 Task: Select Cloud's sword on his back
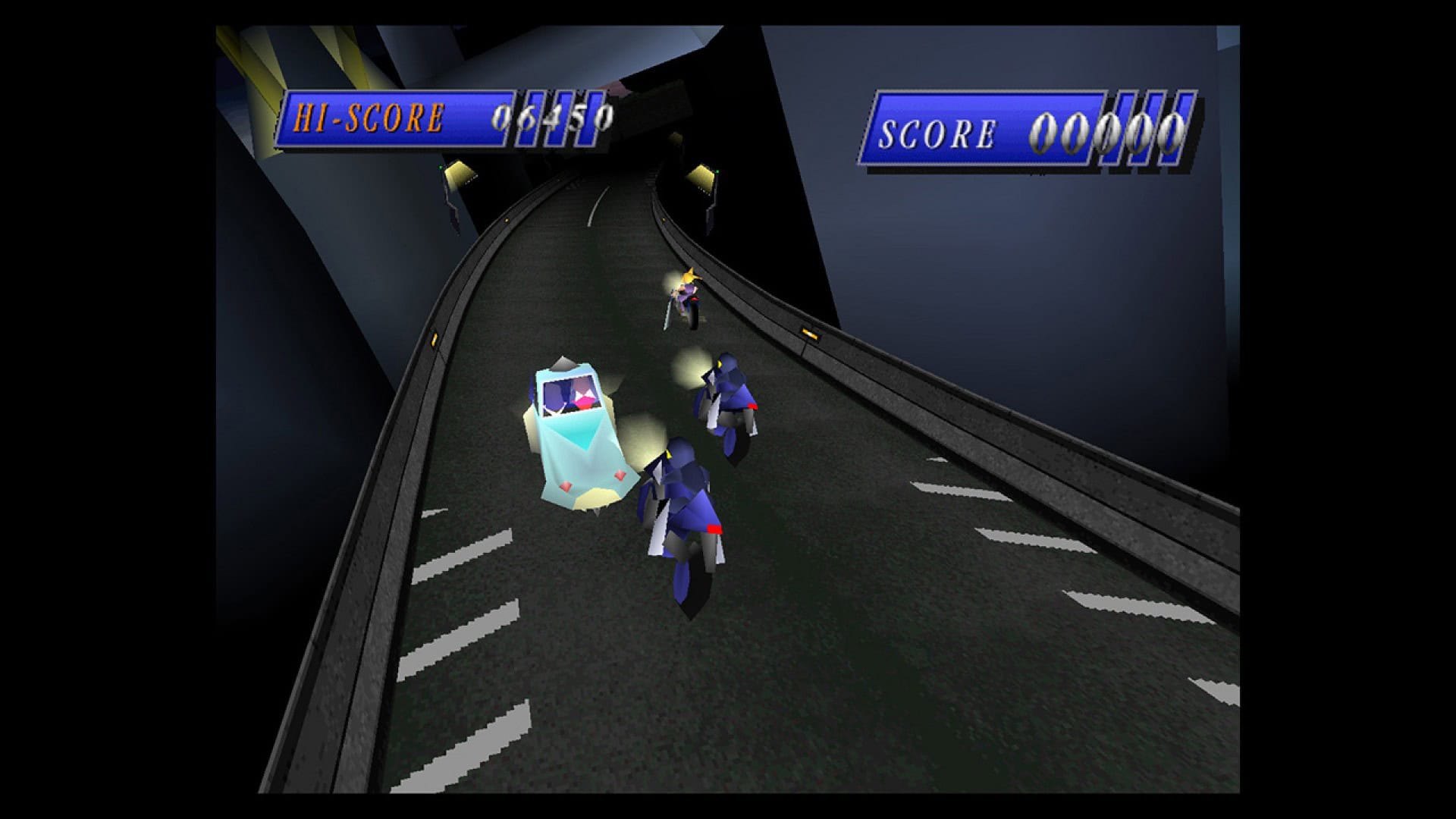point(667,311)
